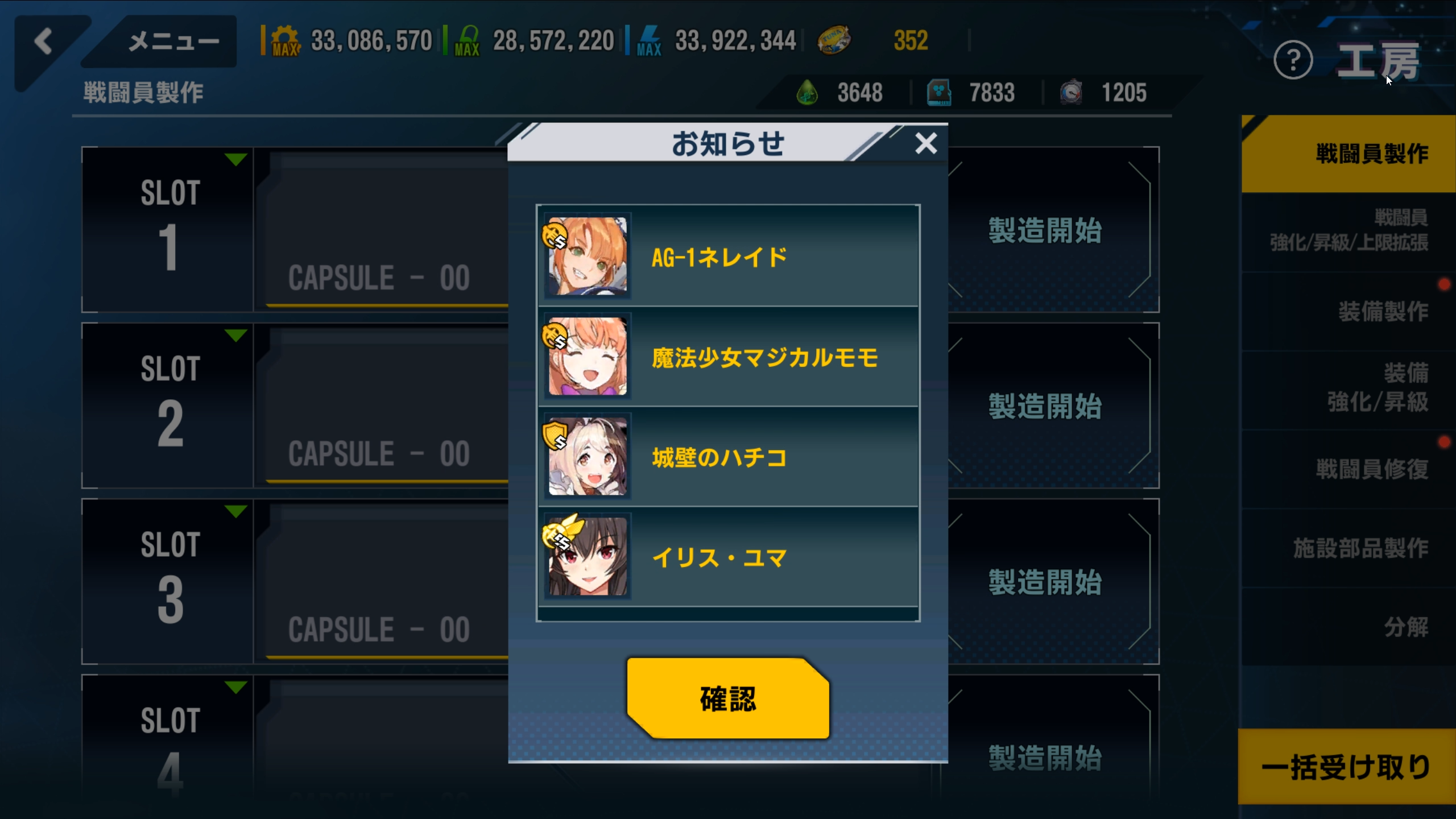The height and width of the screenshot is (819, 1456).
Task: Click the Slot 2 panel
Action: click(167, 405)
